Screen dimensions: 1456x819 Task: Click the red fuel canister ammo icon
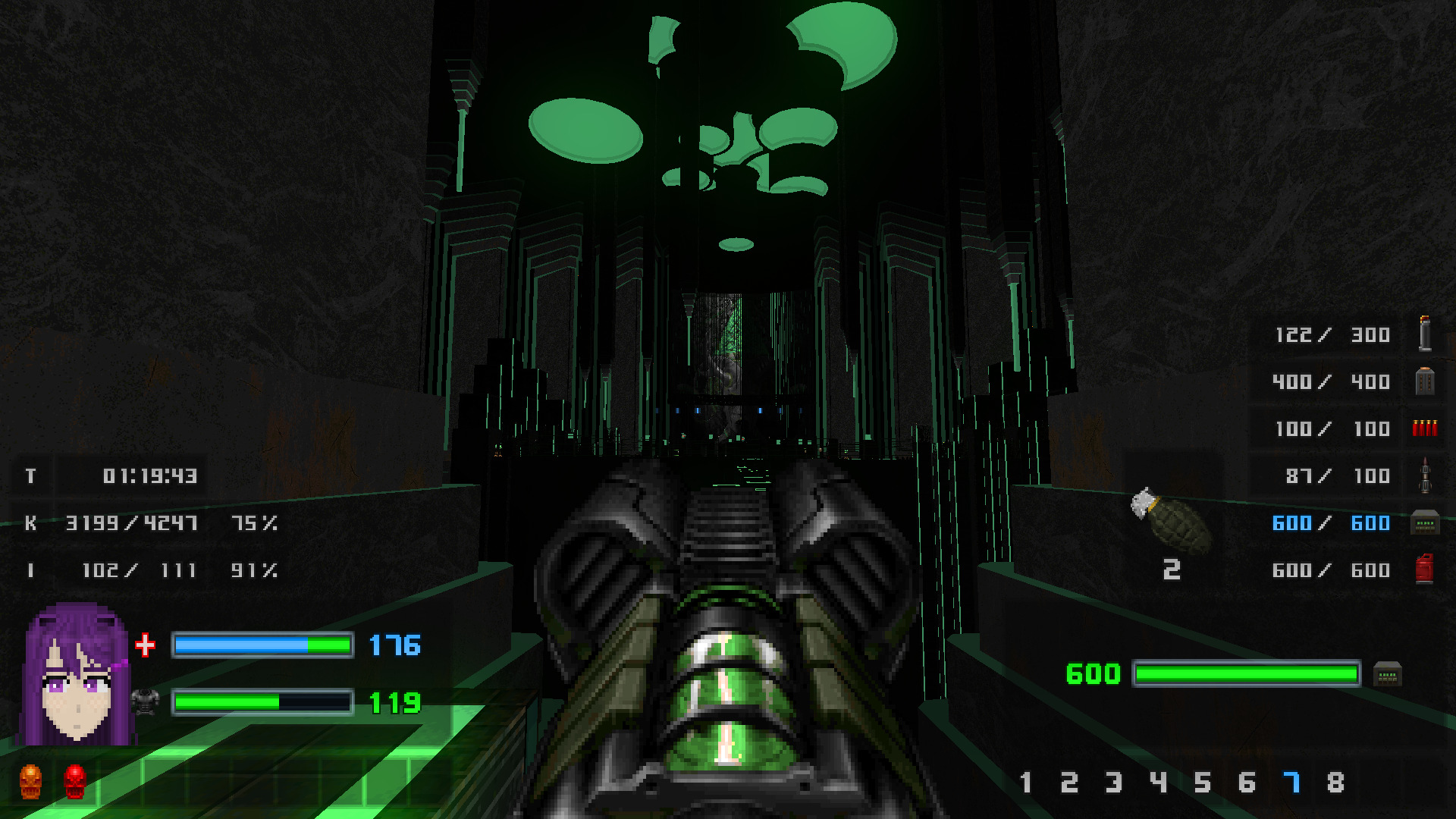(1424, 570)
